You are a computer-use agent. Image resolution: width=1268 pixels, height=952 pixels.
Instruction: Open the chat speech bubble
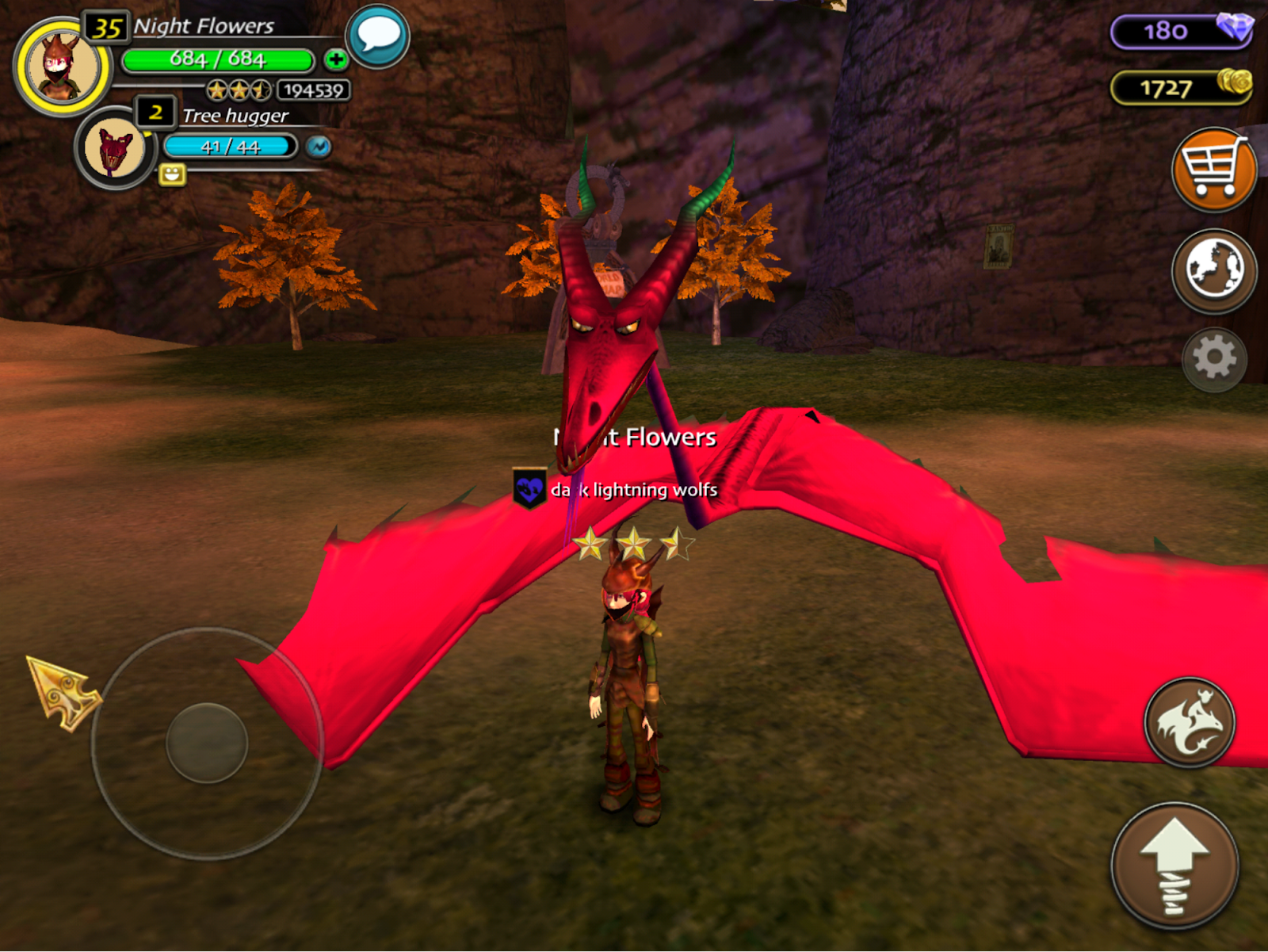point(378,36)
